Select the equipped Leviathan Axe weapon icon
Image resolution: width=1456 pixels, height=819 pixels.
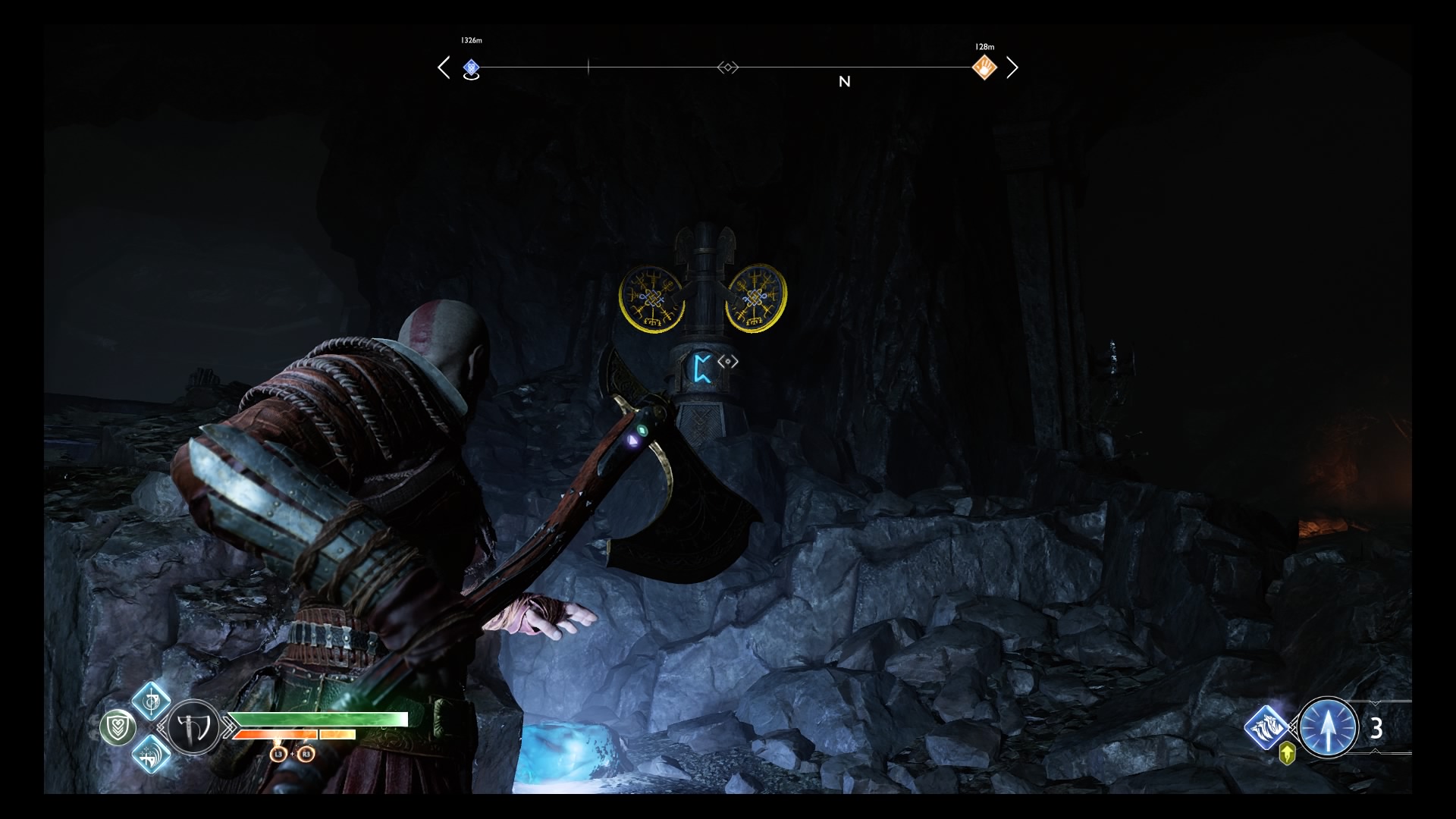click(x=192, y=728)
